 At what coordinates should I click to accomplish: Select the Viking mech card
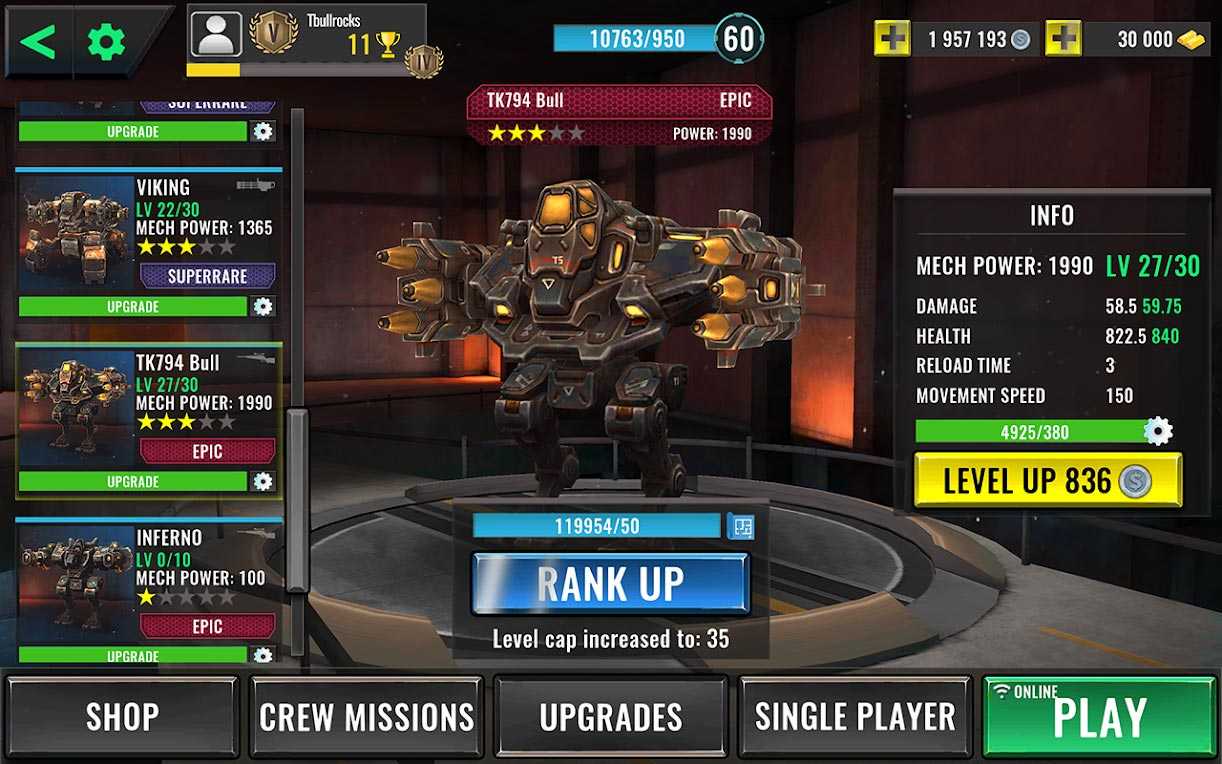[148, 230]
